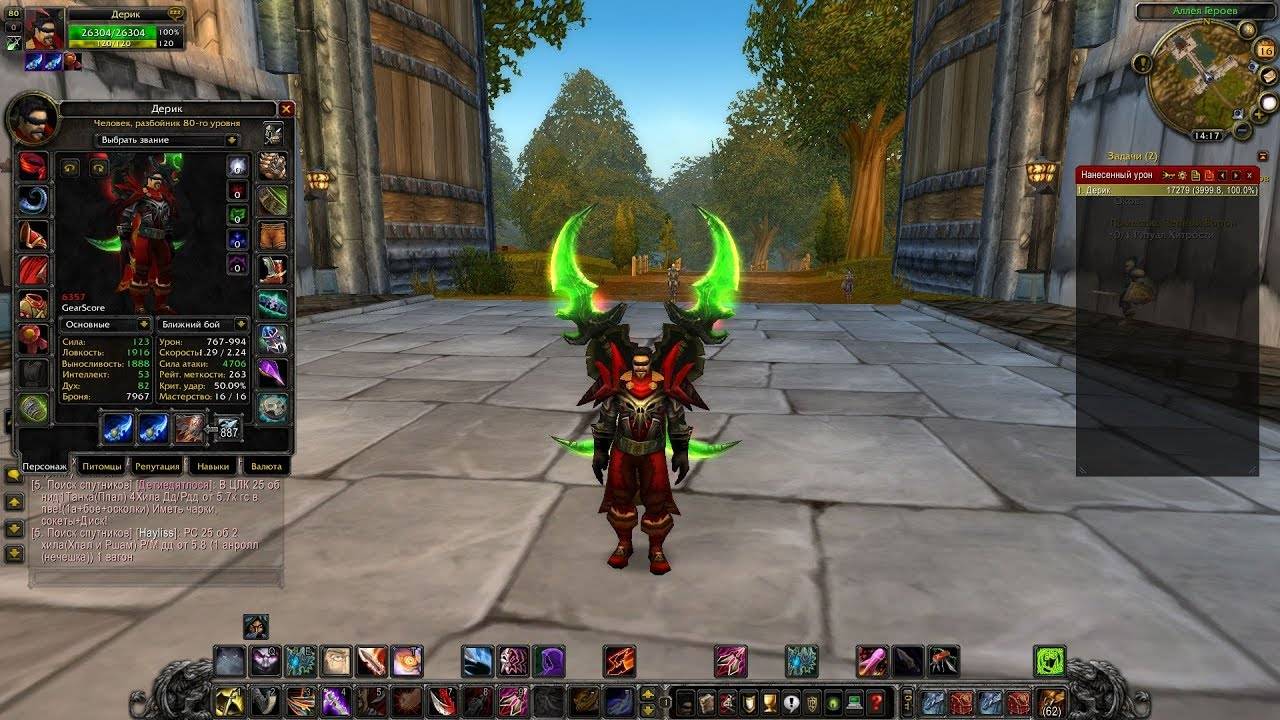Click Дерик's player portrait frame
This screenshot has width=1280, height=720.
(43, 29)
